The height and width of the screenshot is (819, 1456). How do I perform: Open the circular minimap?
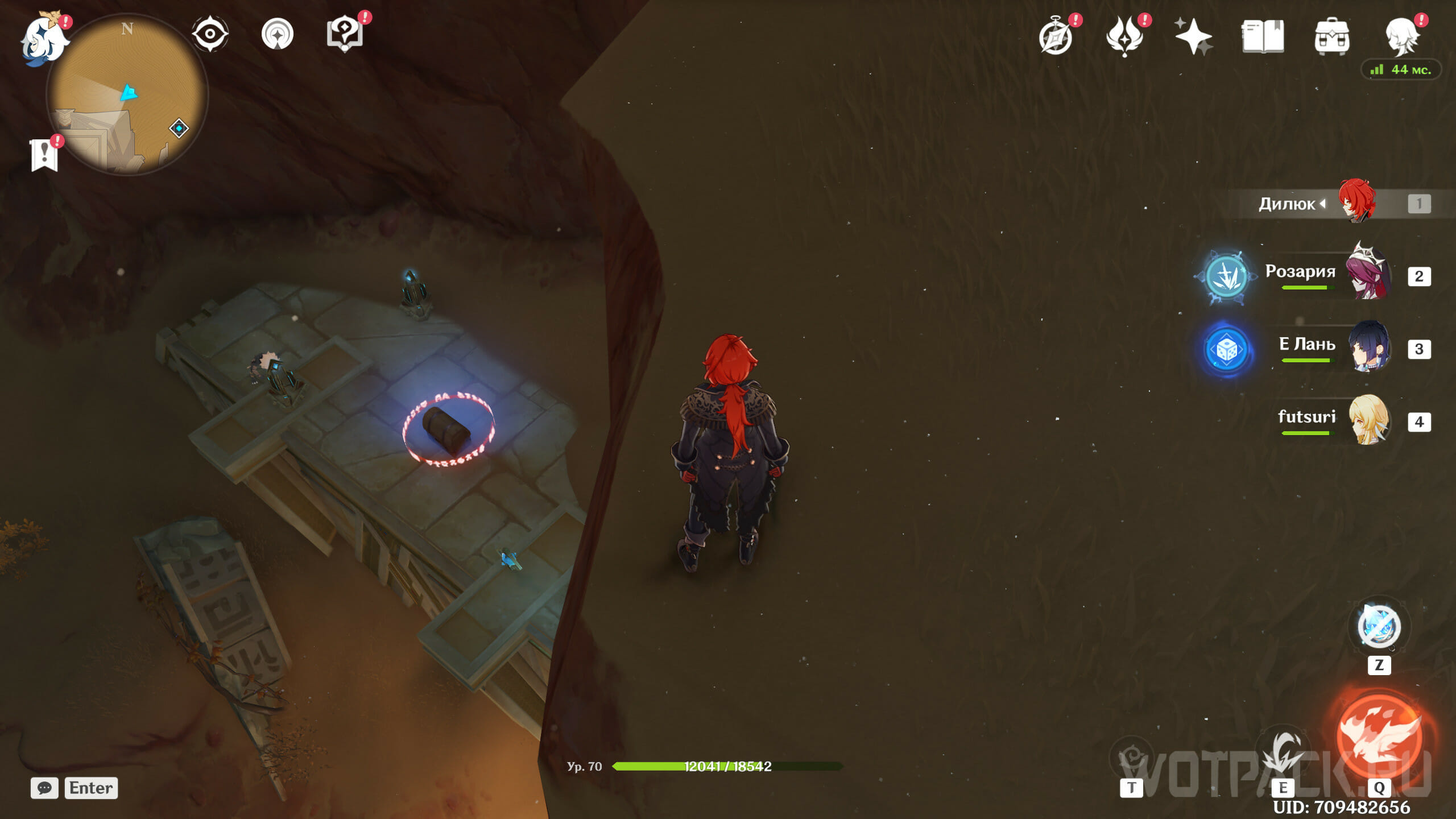[x=127, y=94]
